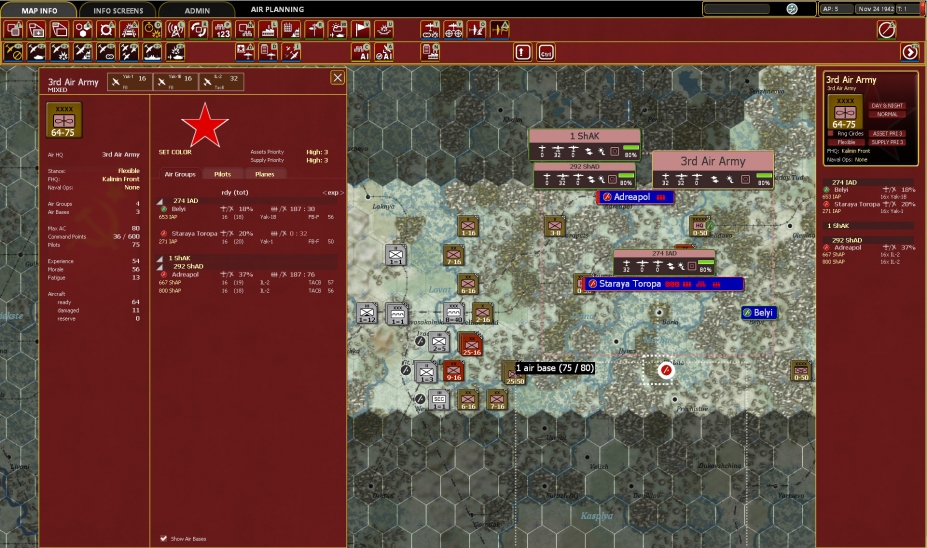This screenshot has height=548, width=927.
Task: Select the 3rd Air Army map banner
Action: (713, 161)
